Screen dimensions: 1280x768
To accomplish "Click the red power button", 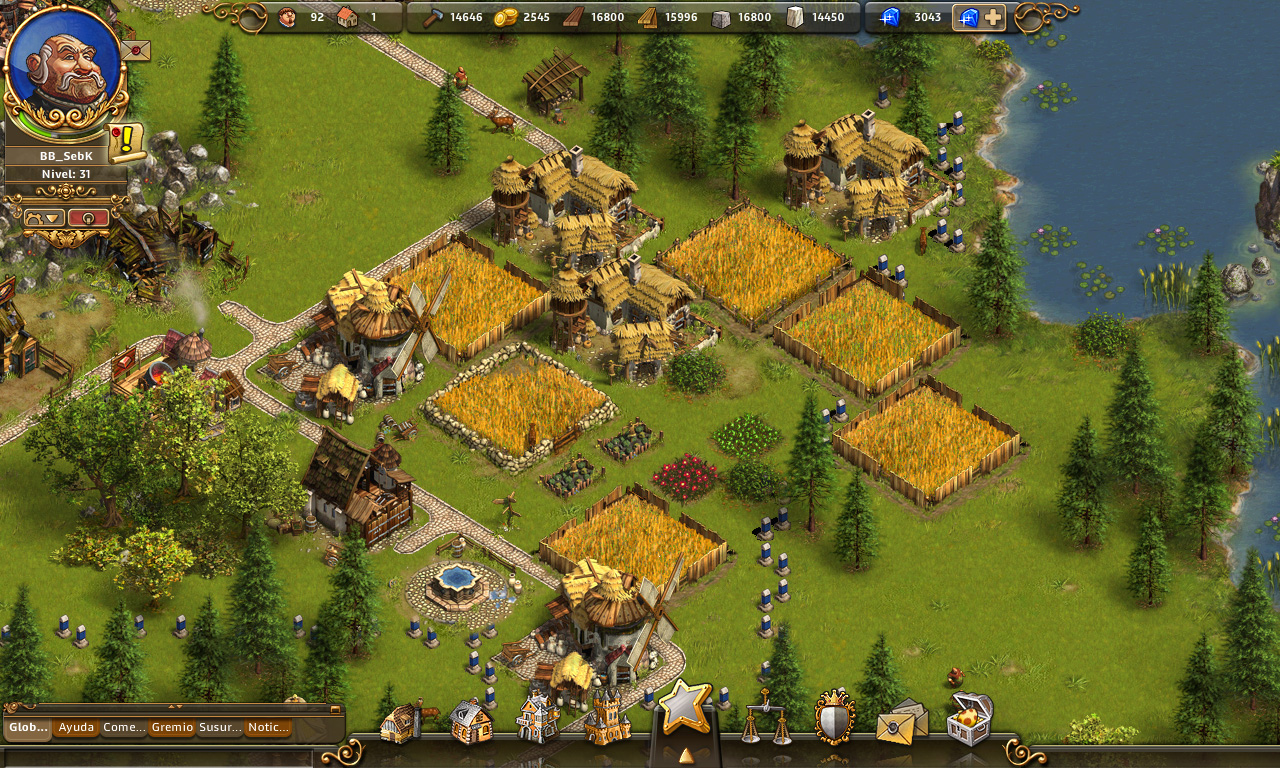I will pos(88,217).
